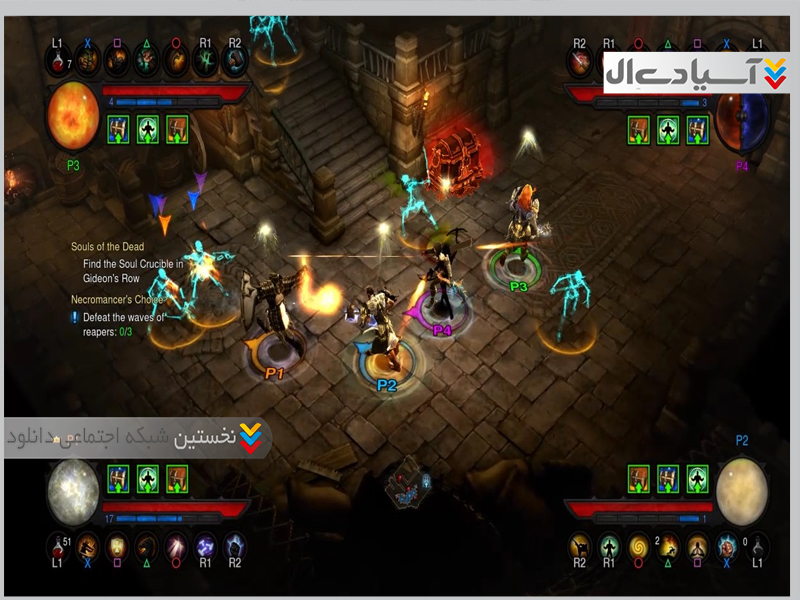Image resolution: width=800 pixels, height=600 pixels.
Task: Click the health potion showing 51 charges
Action: click(x=58, y=546)
